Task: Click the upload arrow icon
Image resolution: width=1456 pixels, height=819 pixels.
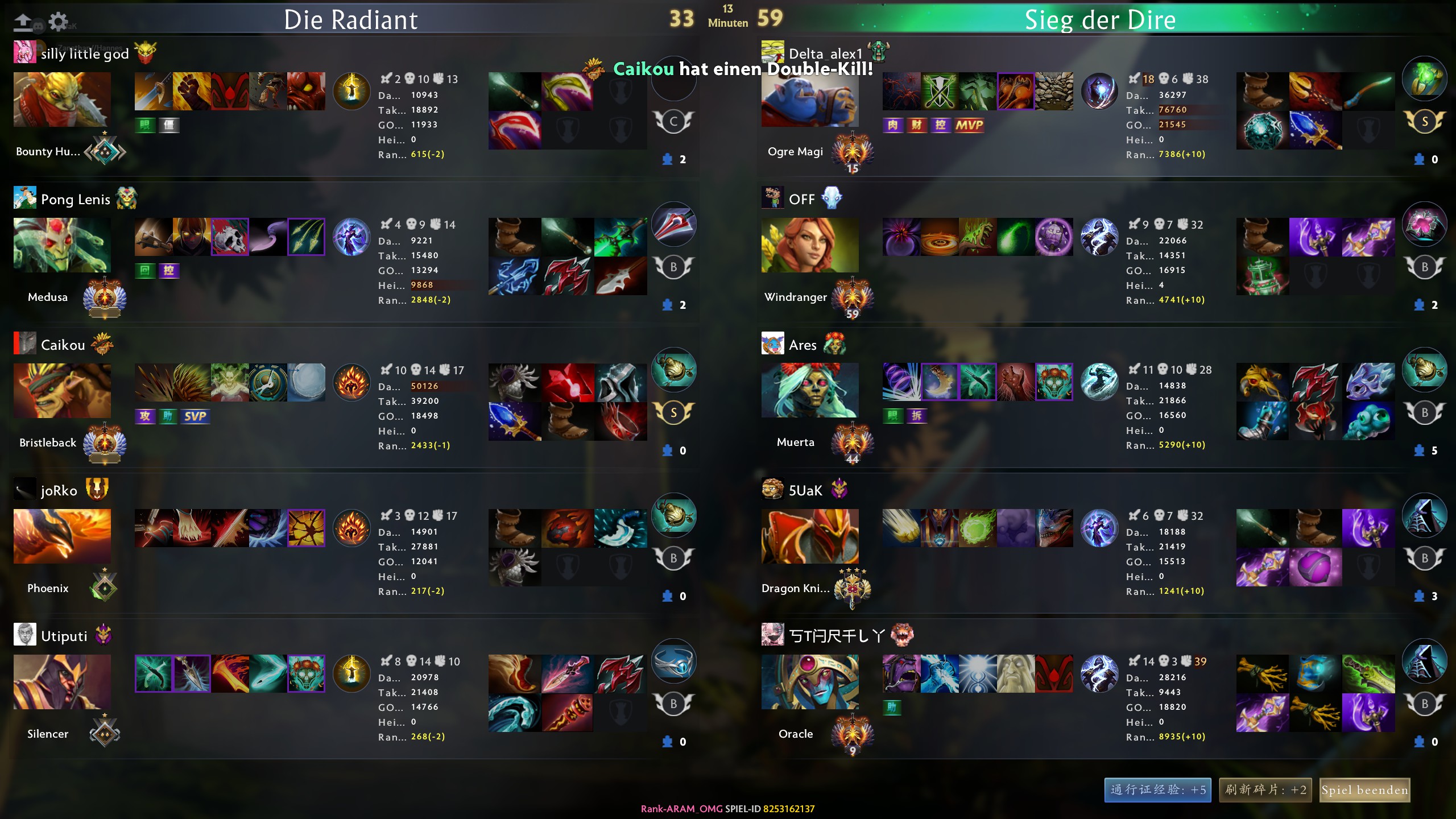Action: tap(23, 22)
